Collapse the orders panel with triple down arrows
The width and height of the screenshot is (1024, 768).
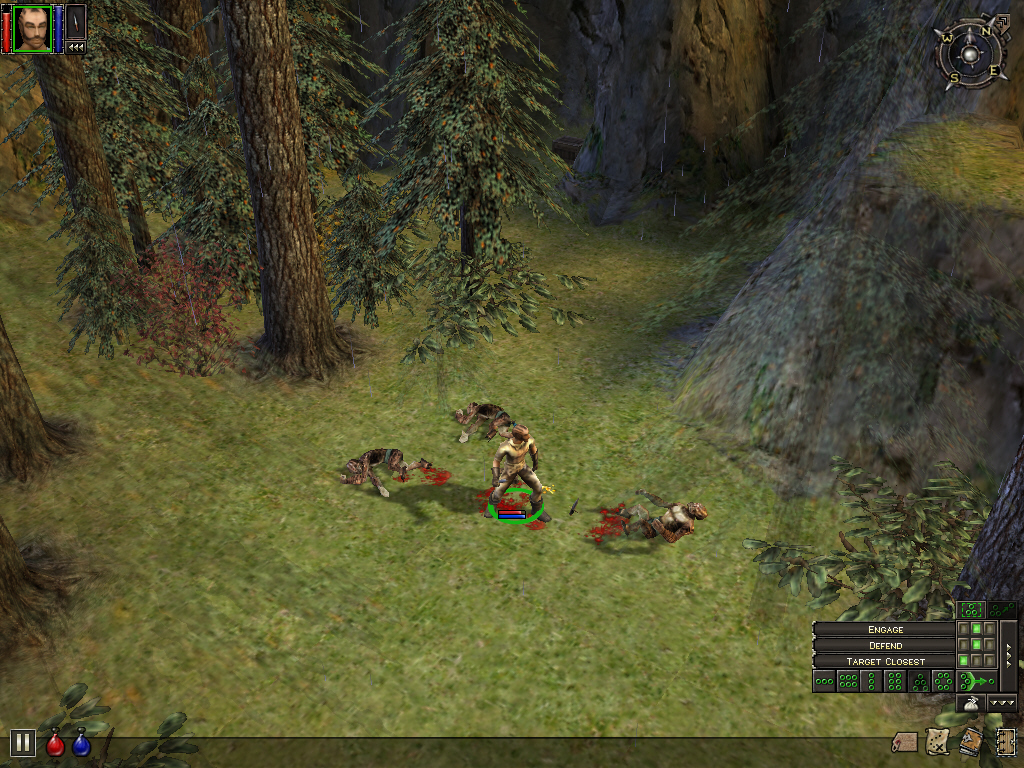coord(1002,704)
